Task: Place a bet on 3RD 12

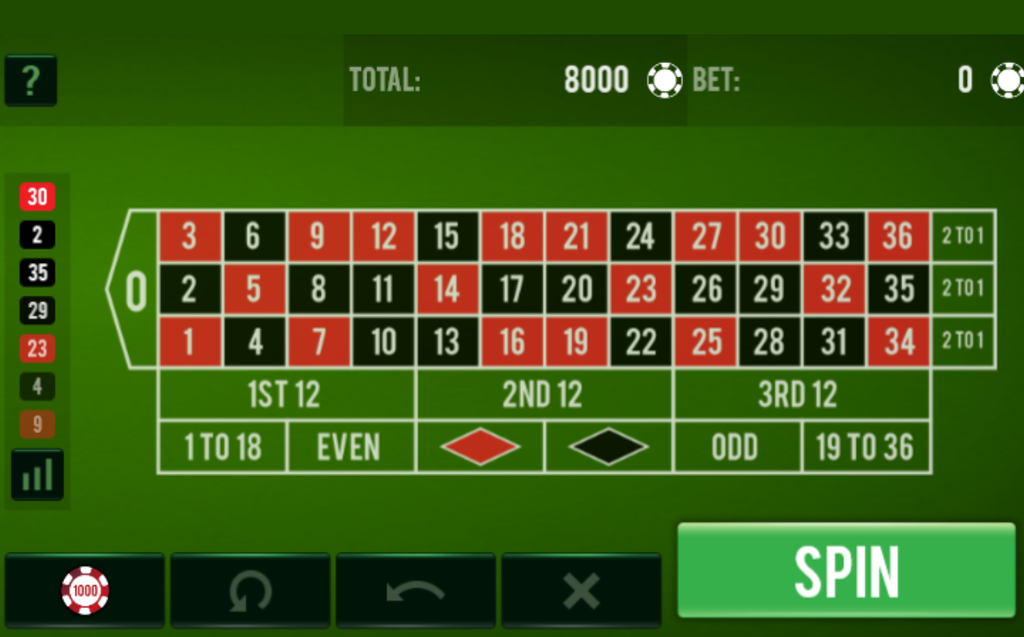Action: pos(801,394)
